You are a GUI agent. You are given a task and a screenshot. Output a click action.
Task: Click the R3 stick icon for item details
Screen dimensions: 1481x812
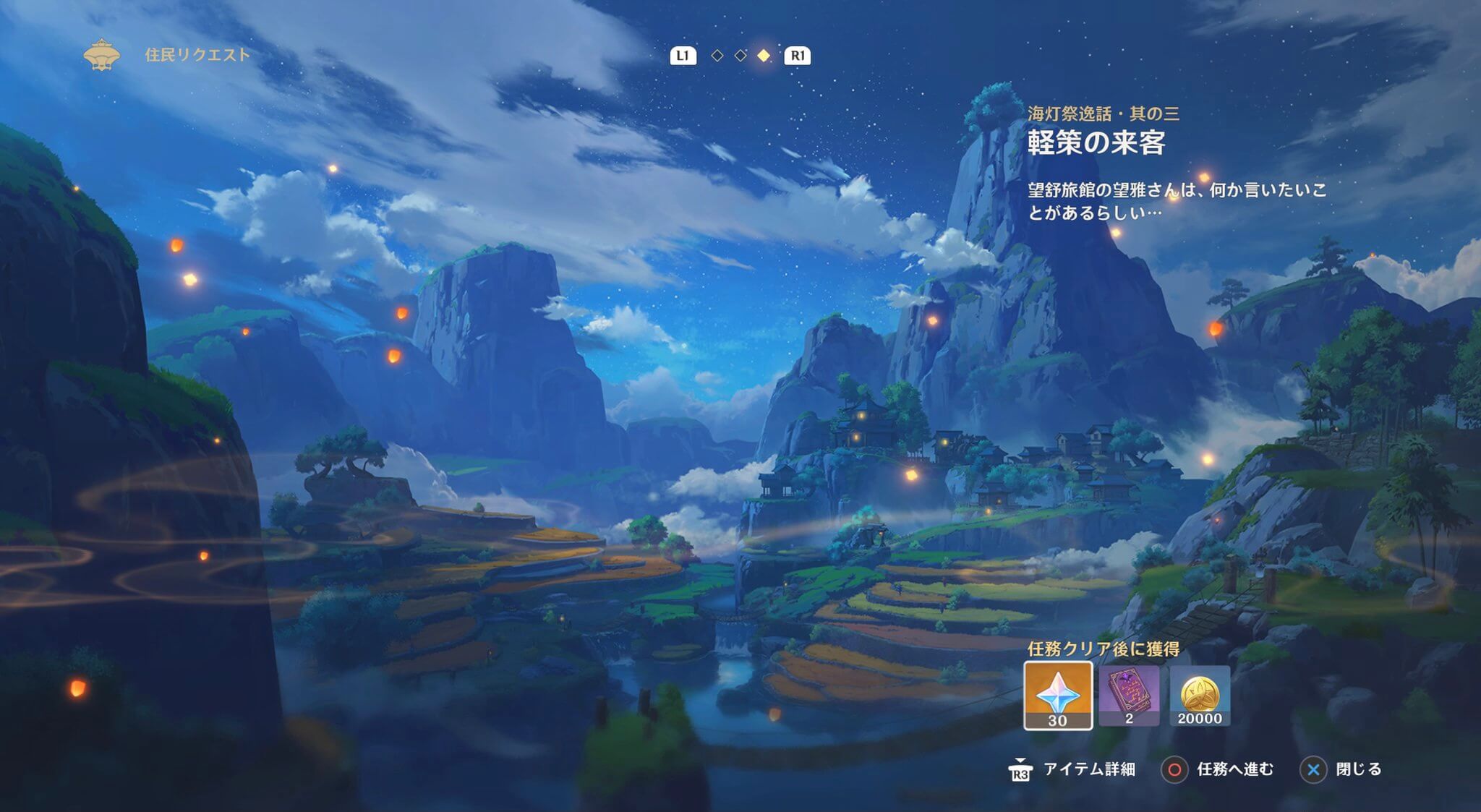point(1020,772)
